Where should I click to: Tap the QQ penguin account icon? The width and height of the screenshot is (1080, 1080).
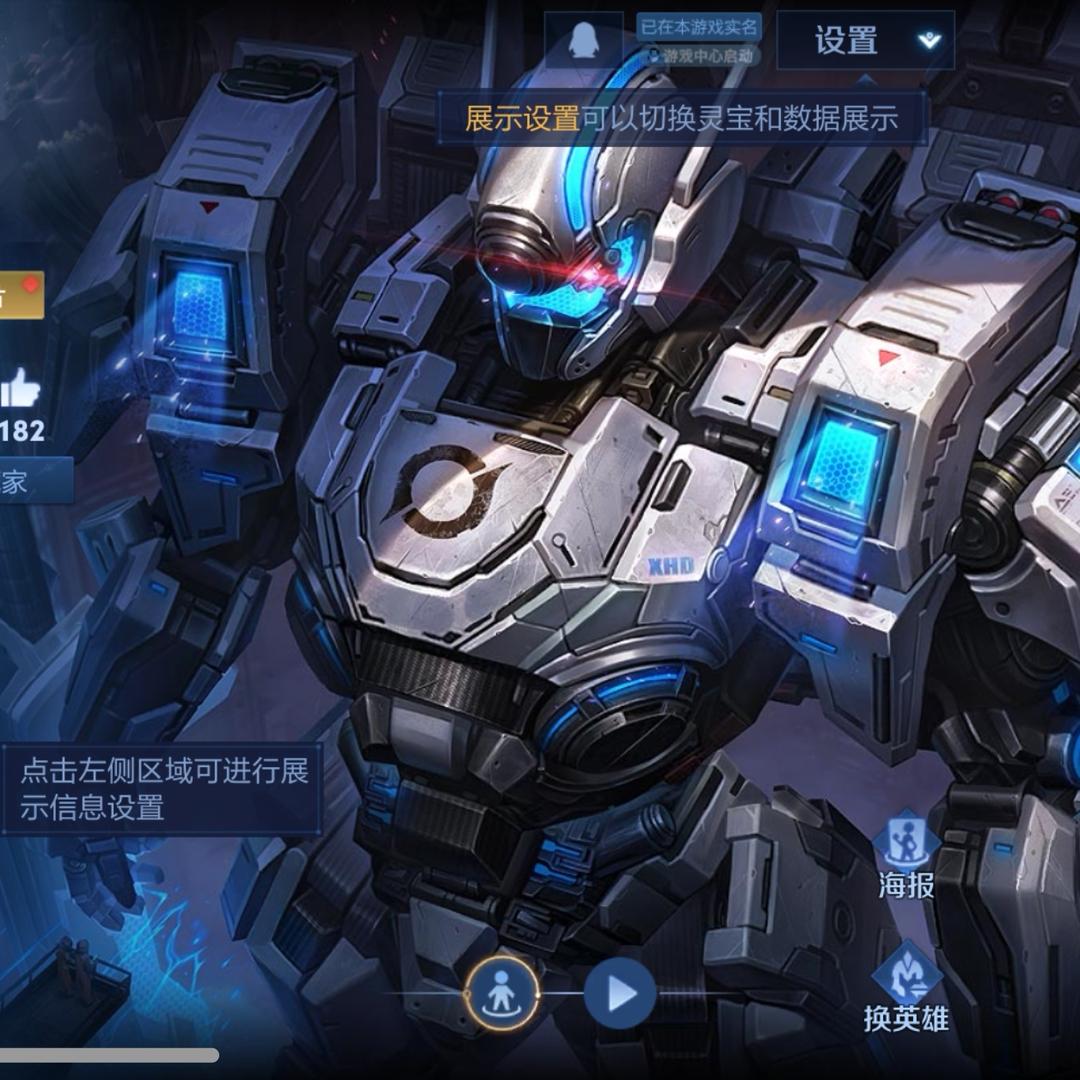click(583, 41)
